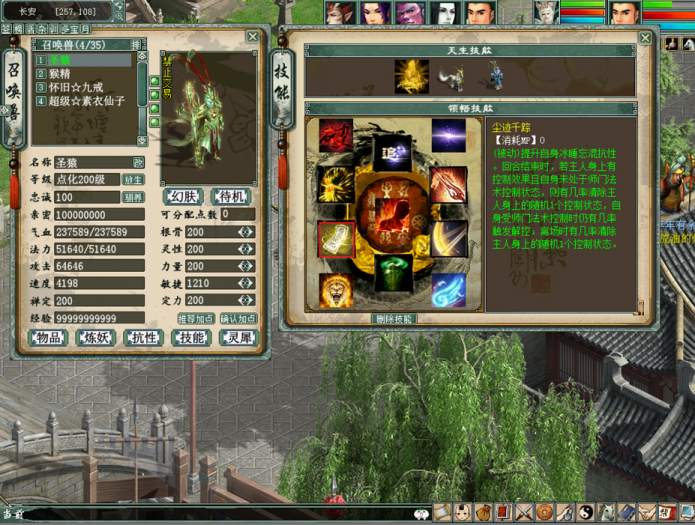Open the 技能 skills button

tap(191, 338)
